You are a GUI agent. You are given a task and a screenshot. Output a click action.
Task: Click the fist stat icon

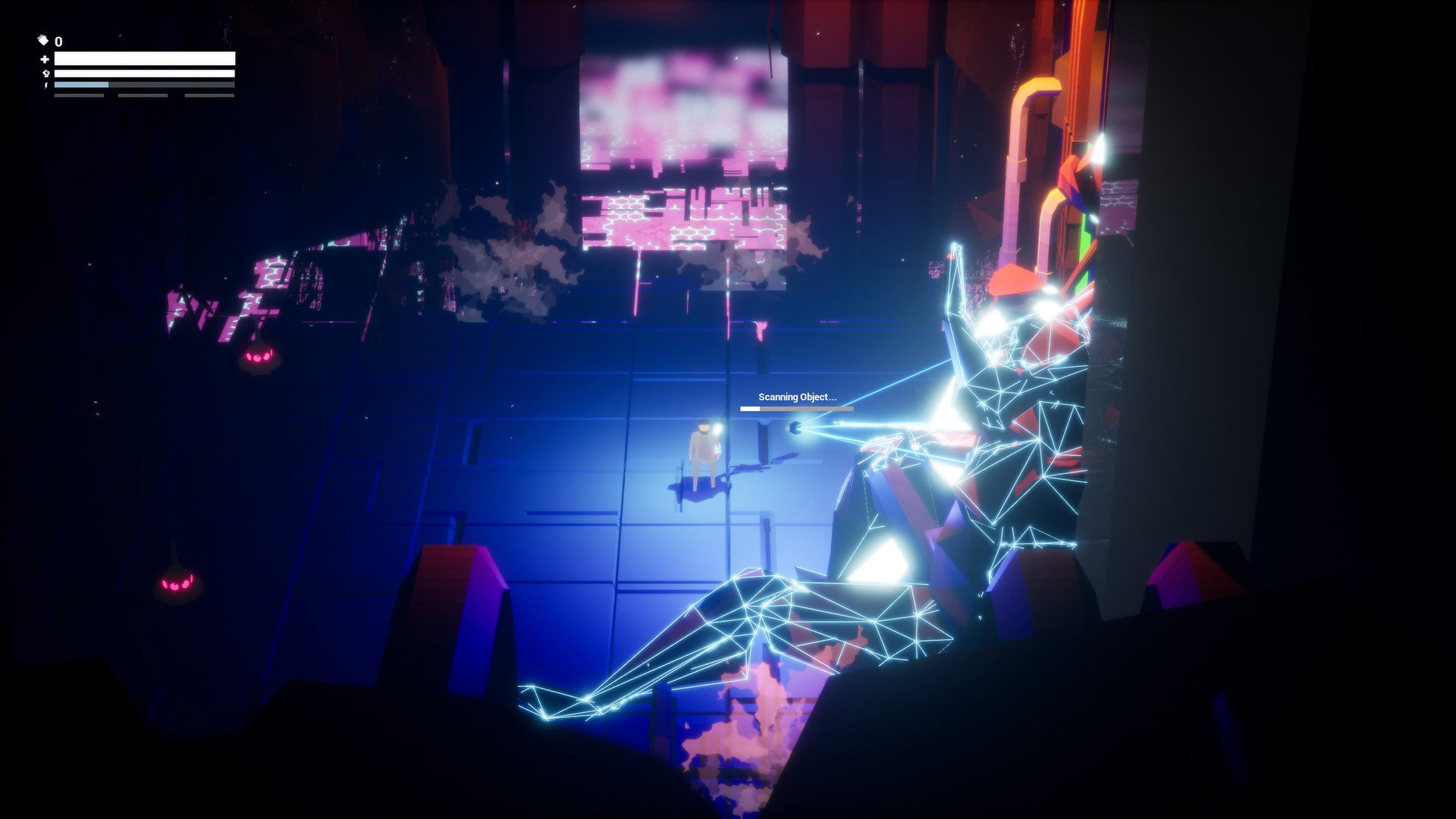pos(46,73)
